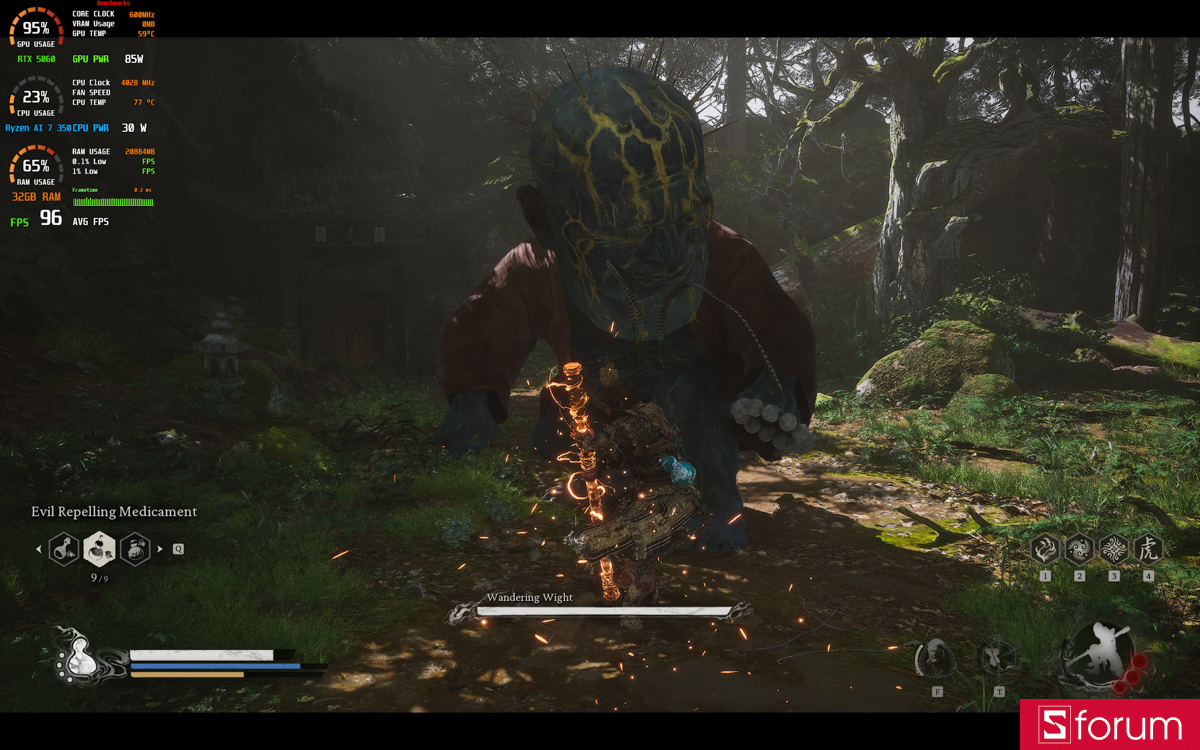1200x750 pixels.
Task: Open the Sforum logo watermark
Action: pos(1109,725)
